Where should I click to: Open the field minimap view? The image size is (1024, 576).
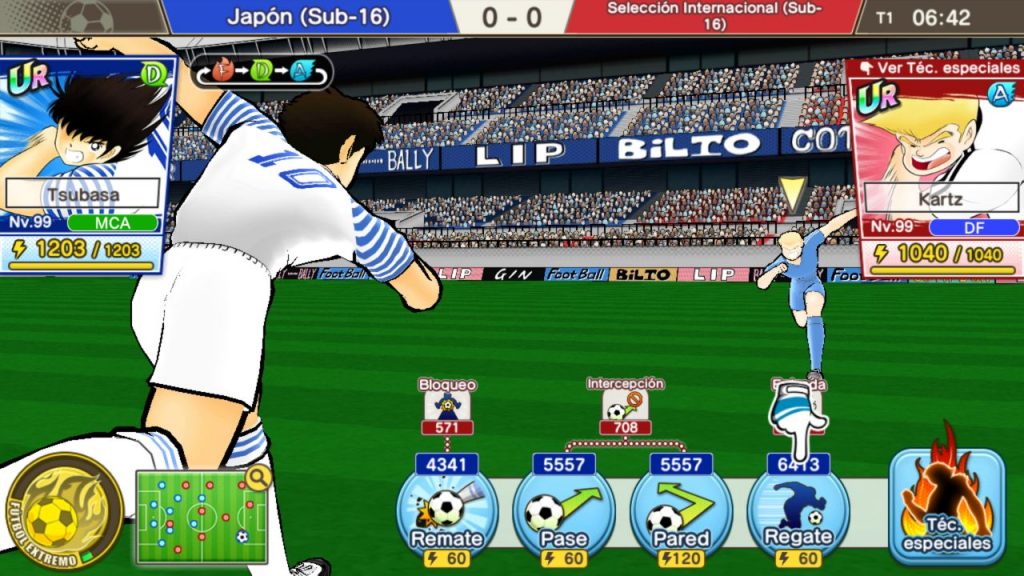pyautogui.click(x=203, y=515)
